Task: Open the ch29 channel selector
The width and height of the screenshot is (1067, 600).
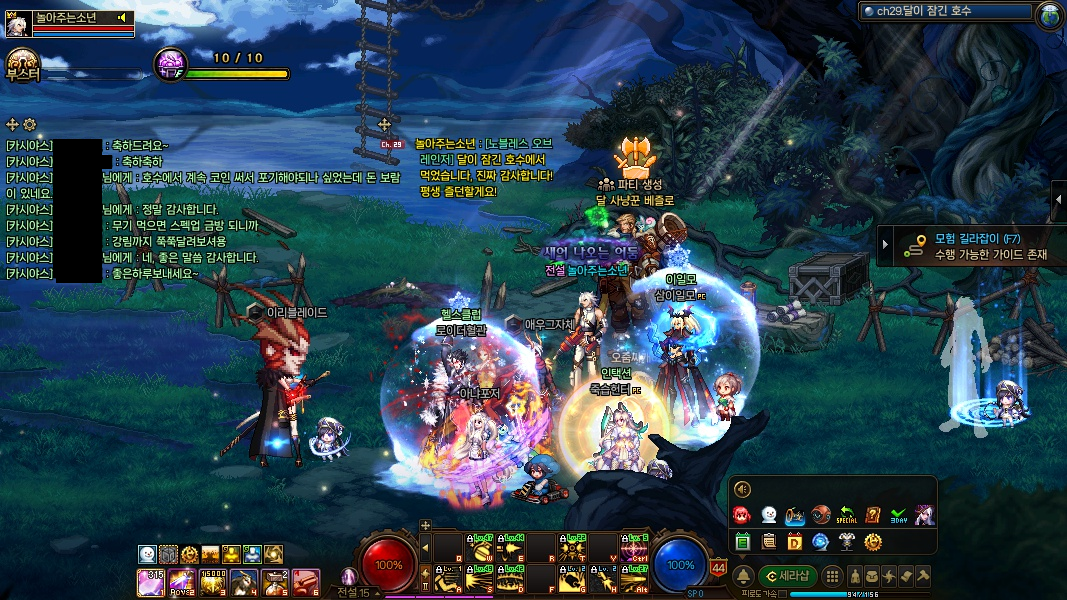Action: coord(946,12)
